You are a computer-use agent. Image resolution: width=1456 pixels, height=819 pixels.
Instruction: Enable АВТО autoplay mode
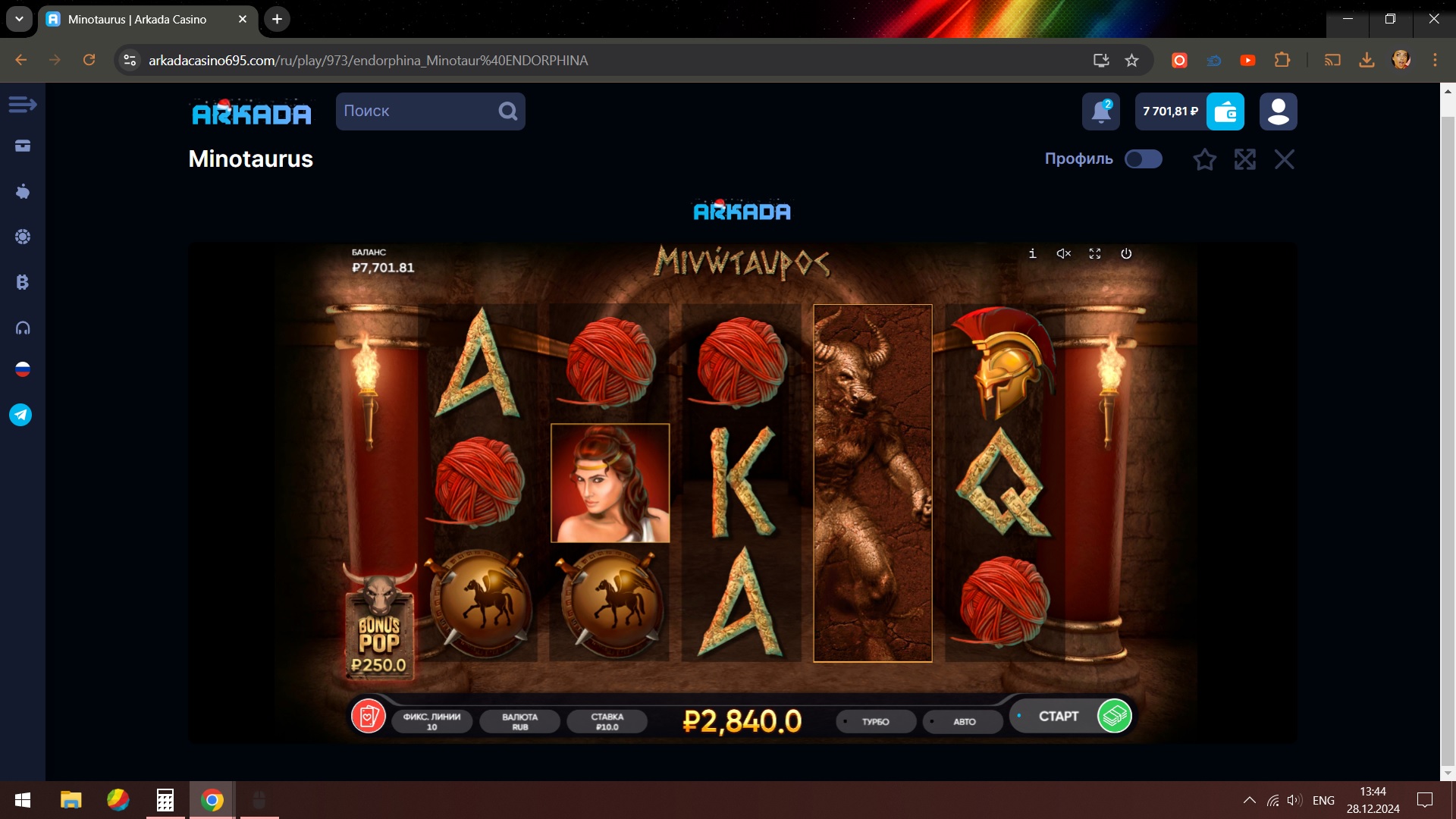click(x=963, y=722)
